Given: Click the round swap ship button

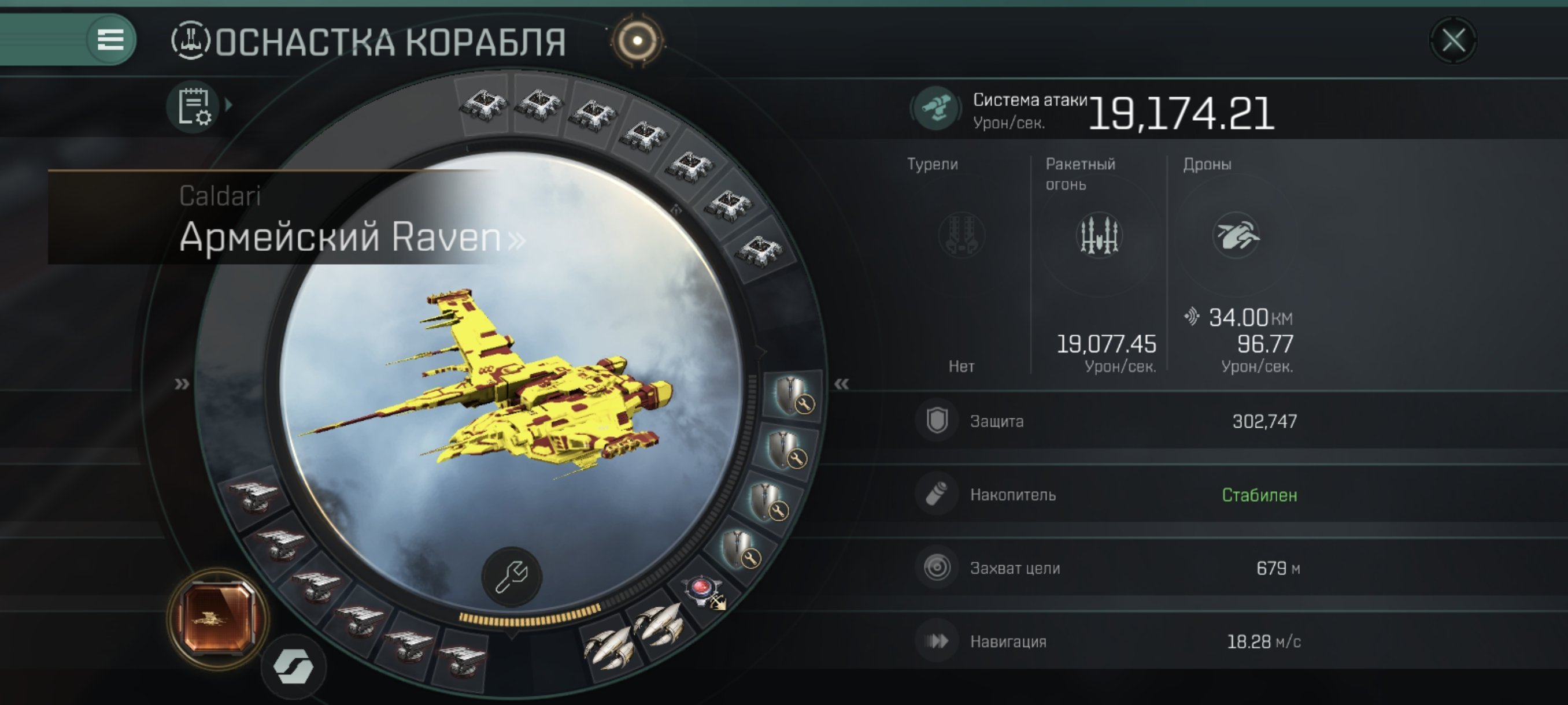Looking at the screenshot, I should point(293,667).
